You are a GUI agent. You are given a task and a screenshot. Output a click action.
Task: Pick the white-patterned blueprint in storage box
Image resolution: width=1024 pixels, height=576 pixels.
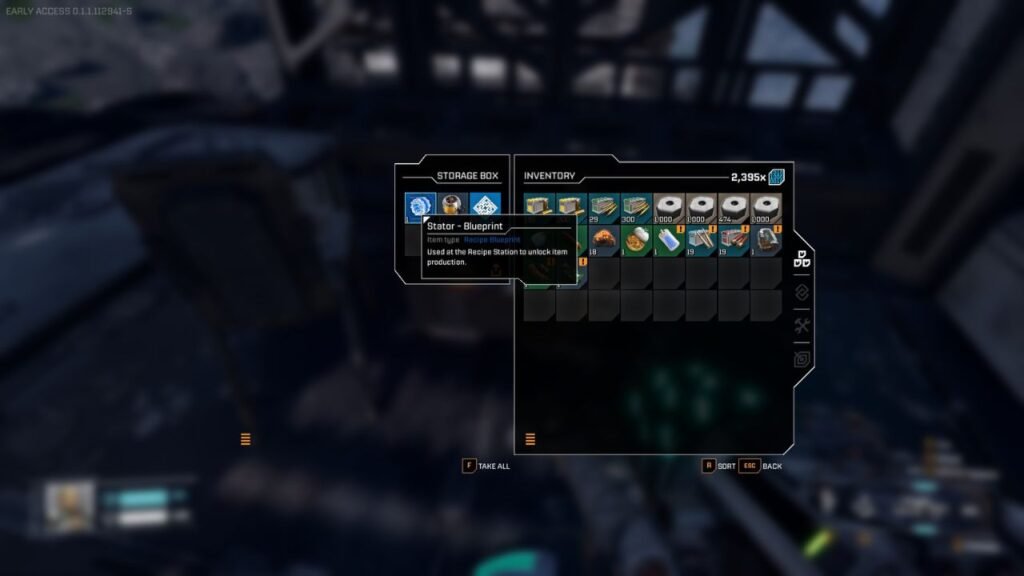[485, 207]
